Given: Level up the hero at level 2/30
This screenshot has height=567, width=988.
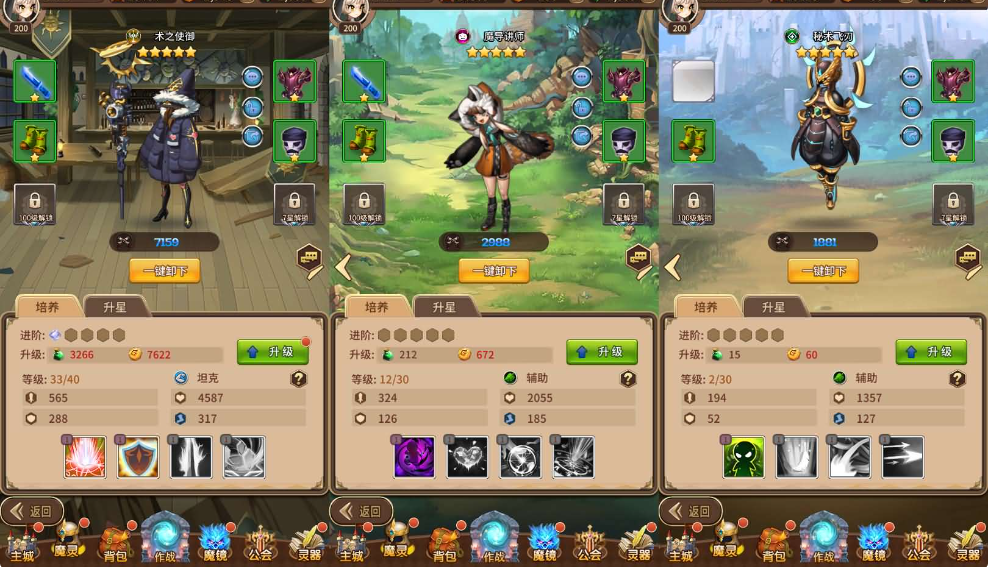Looking at the screenshot, I should 931,352.
